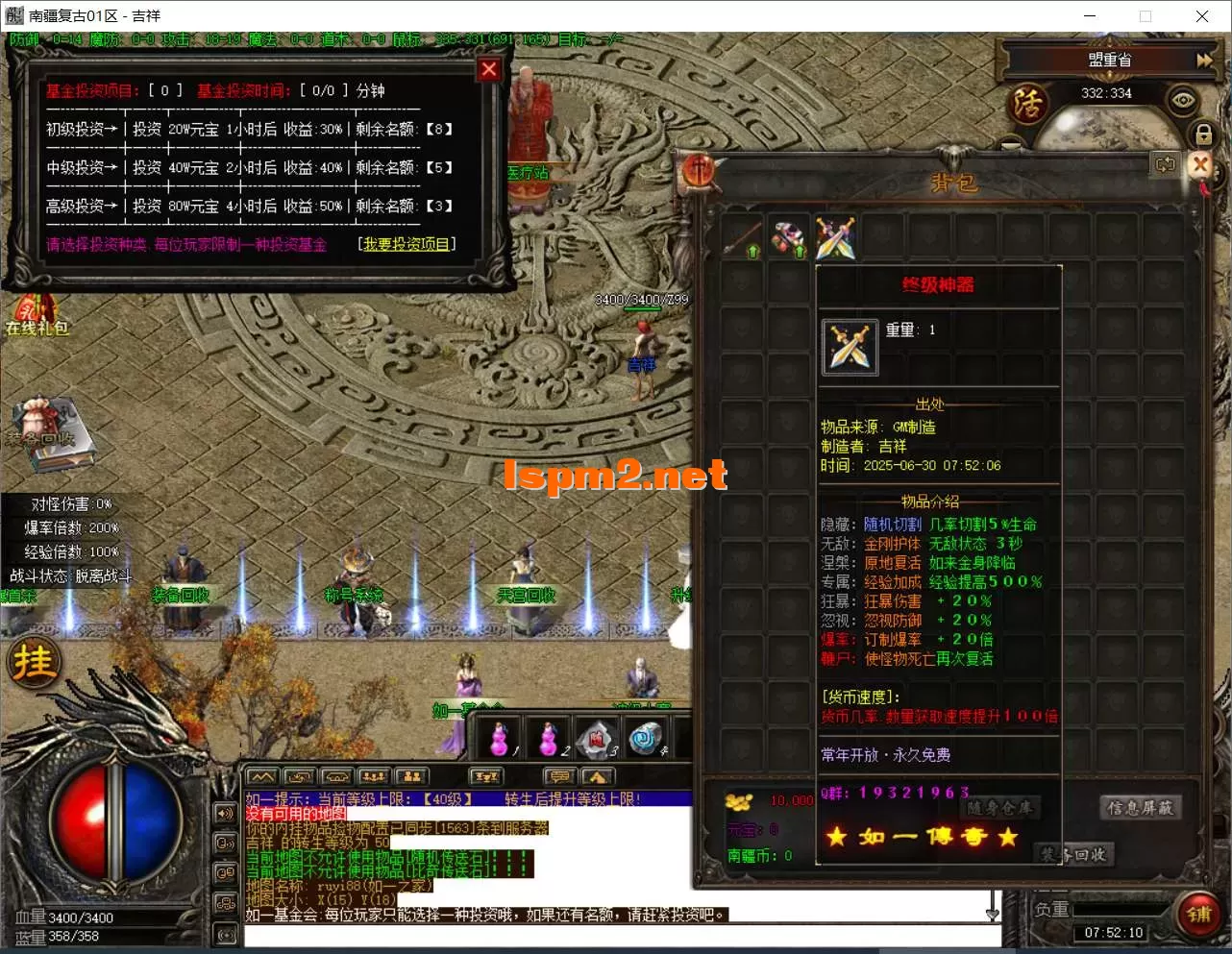The height and width of the screenshot is (954, 1232).
Task: Click the backpack sort/refresh arrows button
Action: point(1166,164)
